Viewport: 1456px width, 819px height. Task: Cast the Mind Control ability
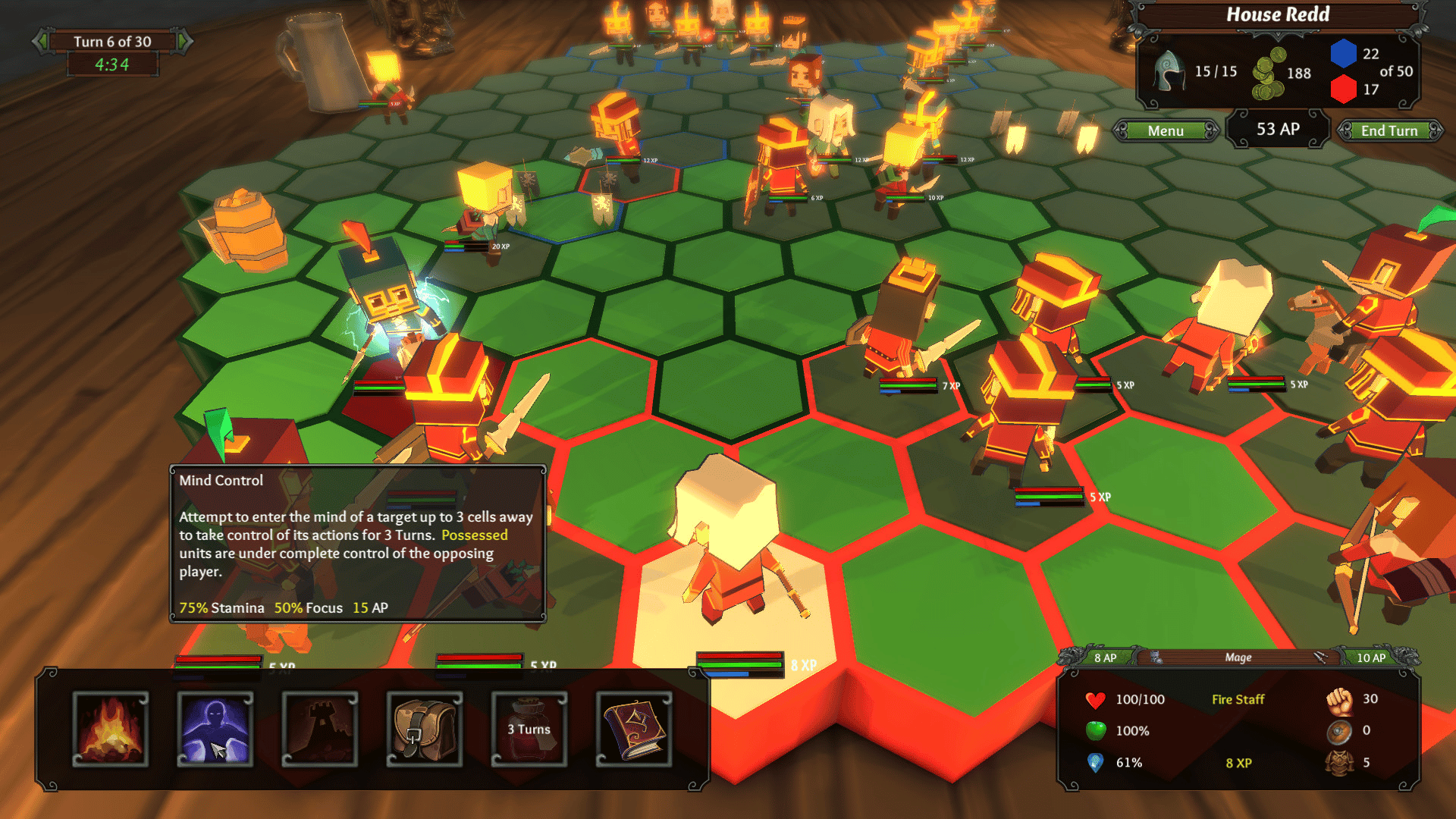215,730
